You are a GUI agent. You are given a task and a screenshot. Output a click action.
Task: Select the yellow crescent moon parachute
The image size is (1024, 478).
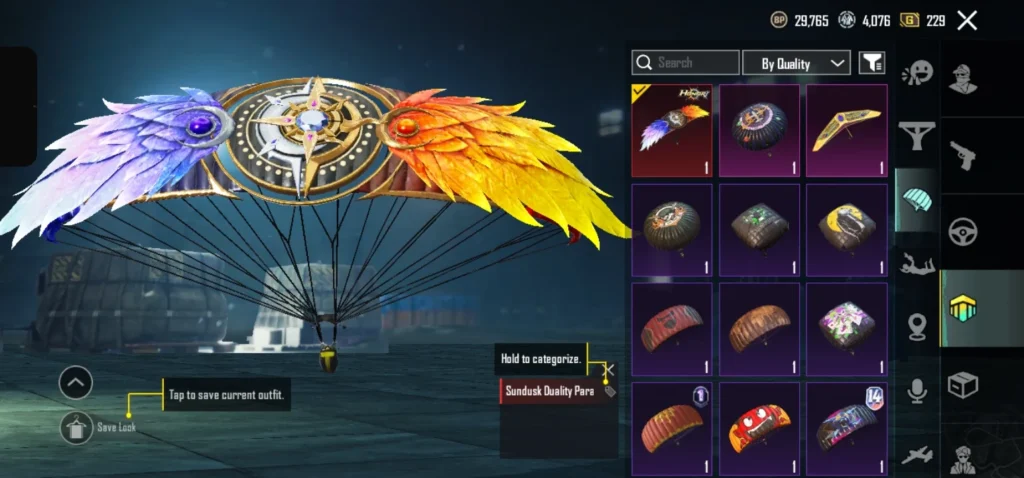[846, 229]
